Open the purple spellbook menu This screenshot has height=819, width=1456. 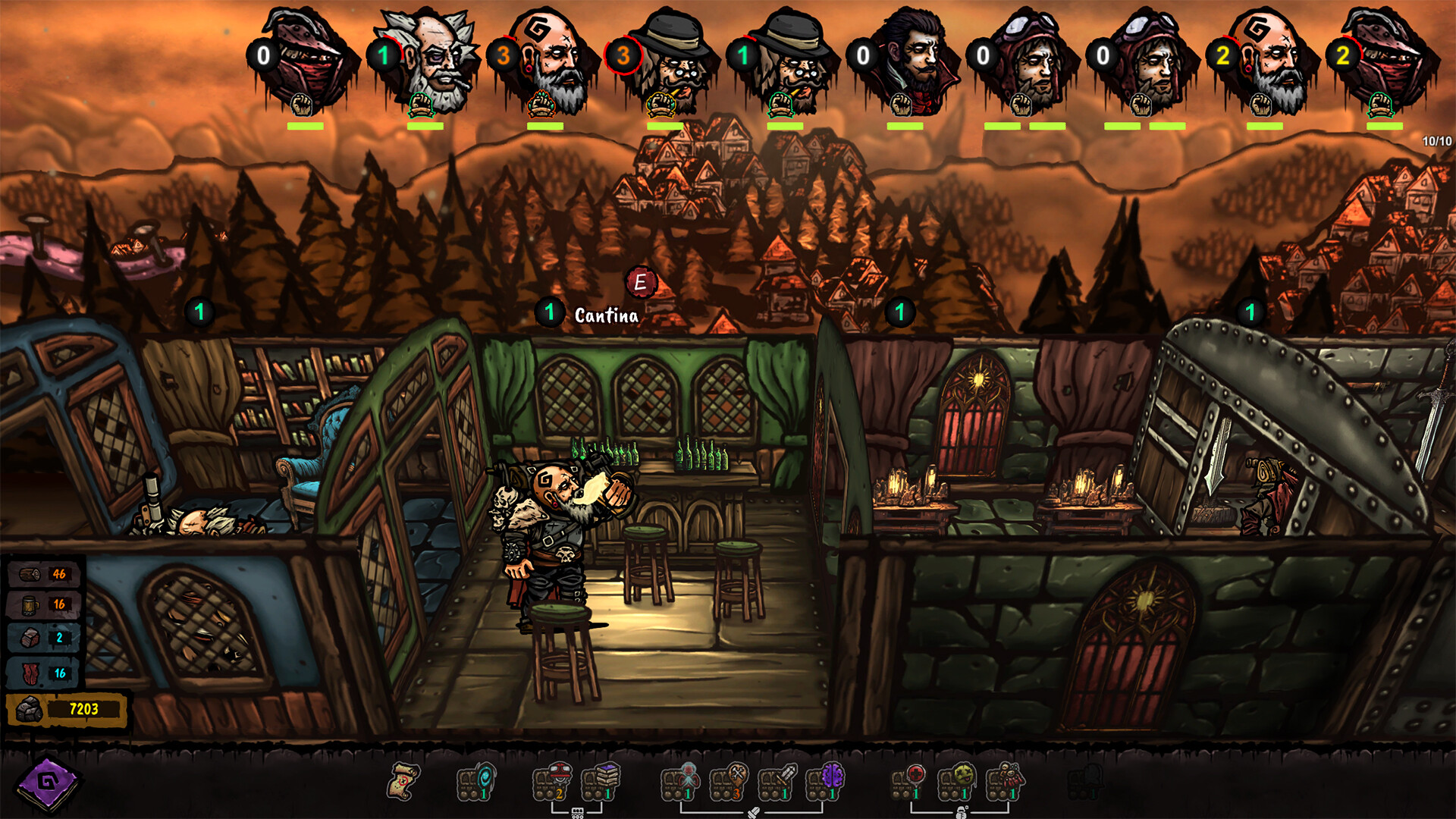47,782
